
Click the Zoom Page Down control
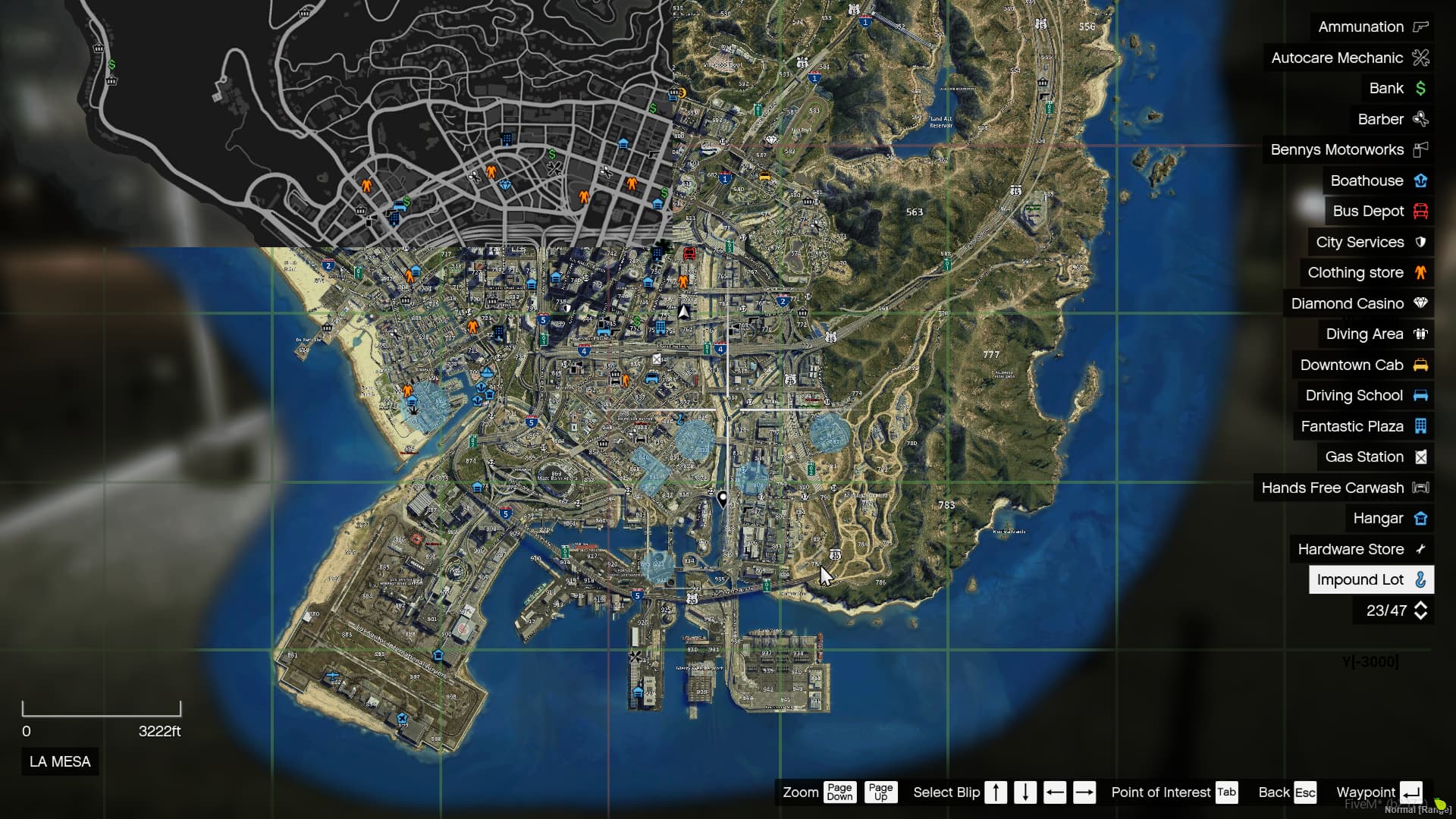(x=840, y=792)
